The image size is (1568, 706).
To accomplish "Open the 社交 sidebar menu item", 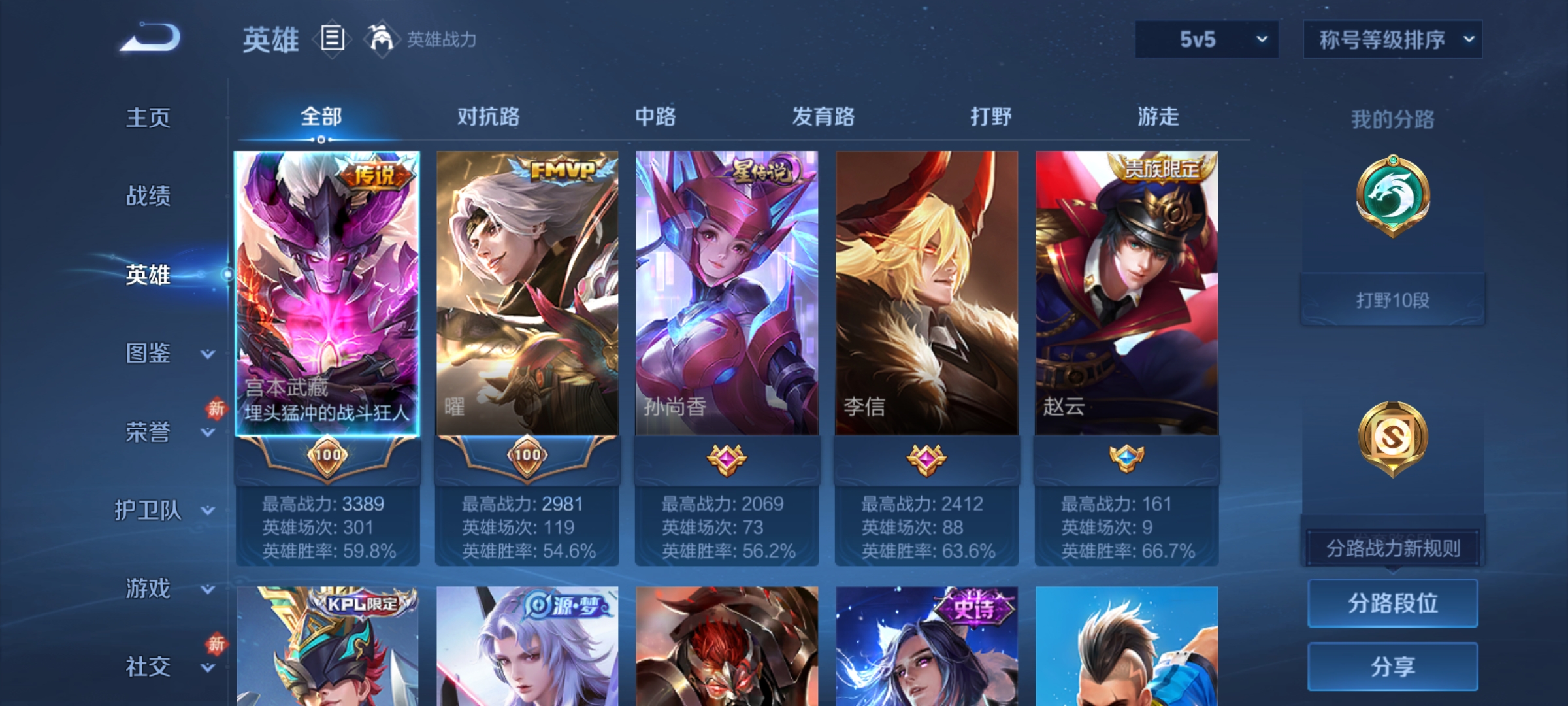I will (149, 667).
